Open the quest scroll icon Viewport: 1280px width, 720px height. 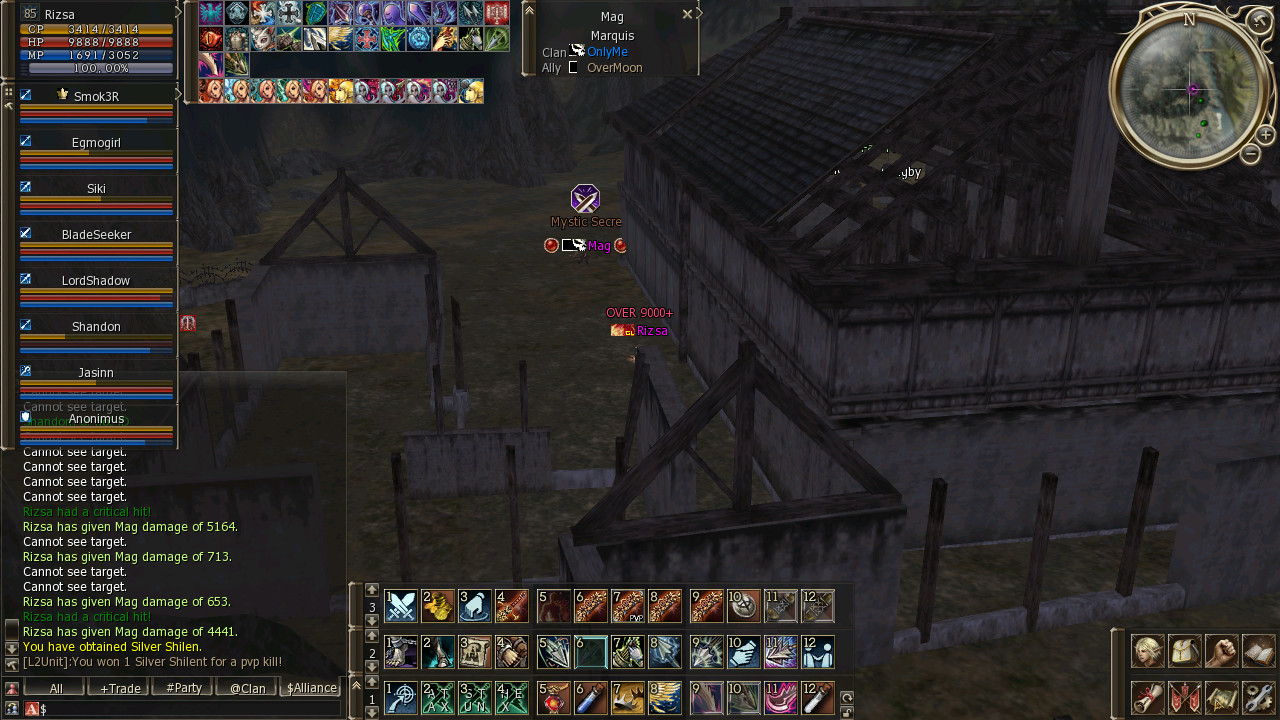coord(1147,697)
